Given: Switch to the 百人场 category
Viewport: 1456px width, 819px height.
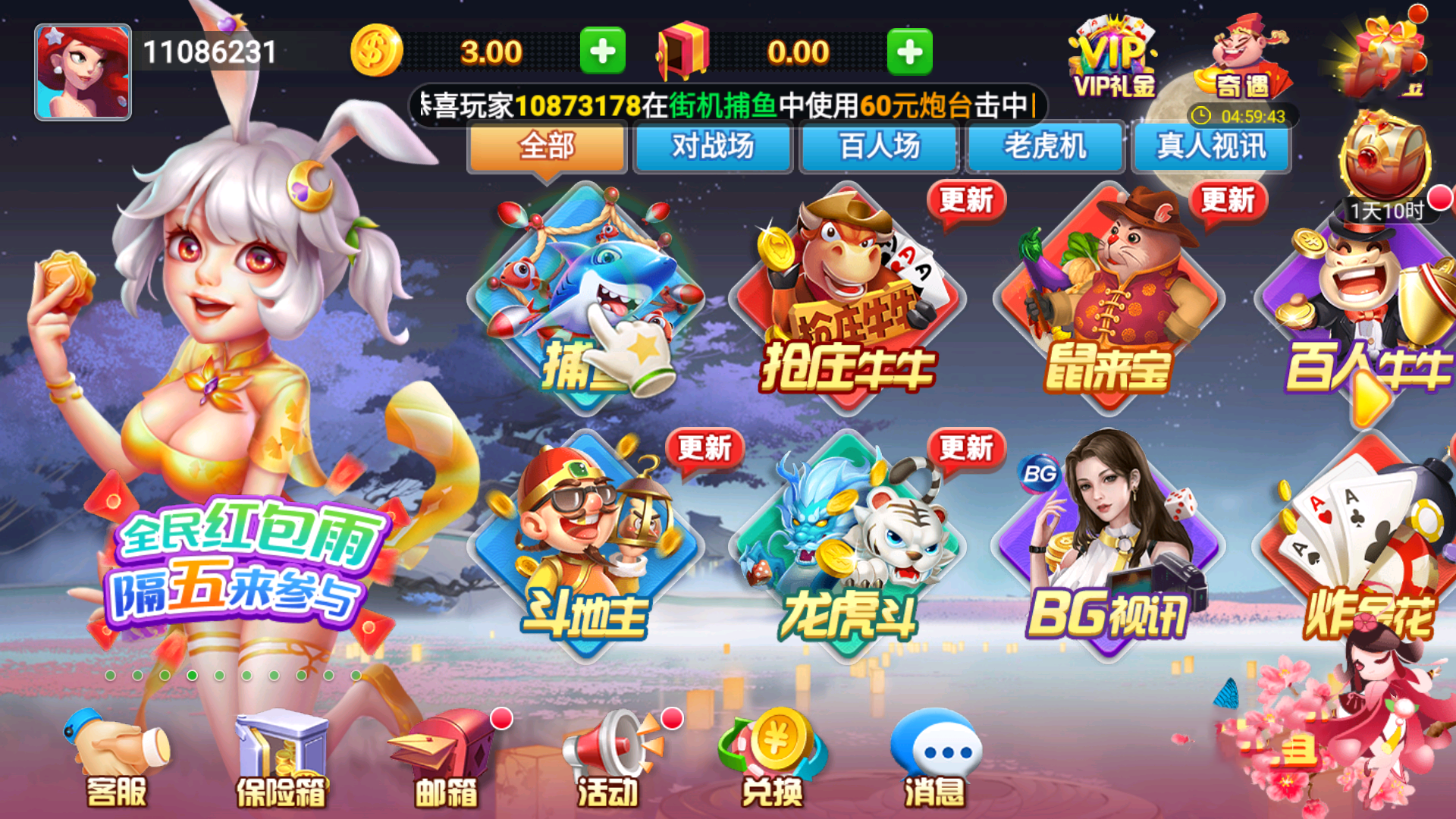Looking at the screenshot, I should 880,147.
